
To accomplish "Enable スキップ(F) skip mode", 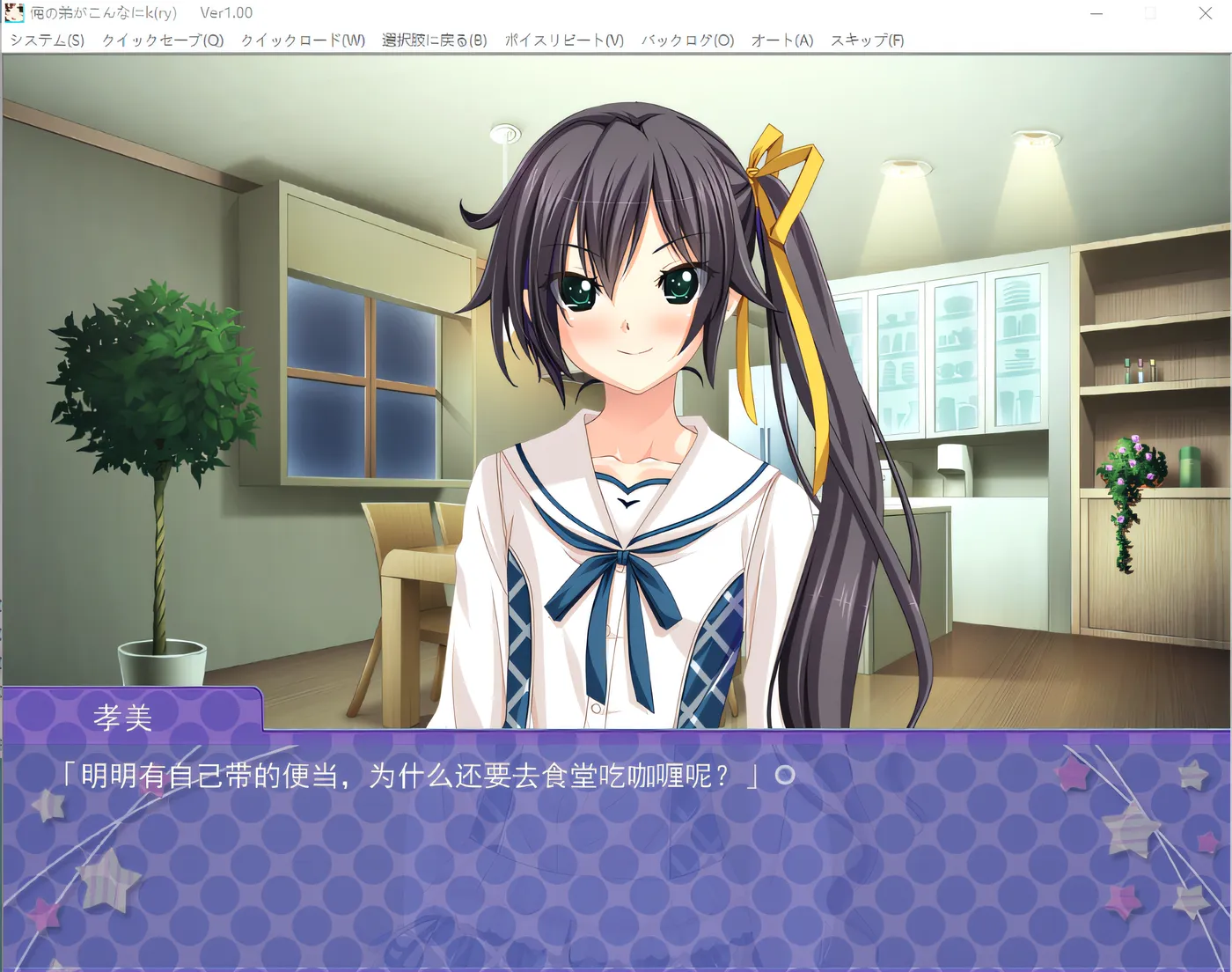I will [x=867, y=40].
